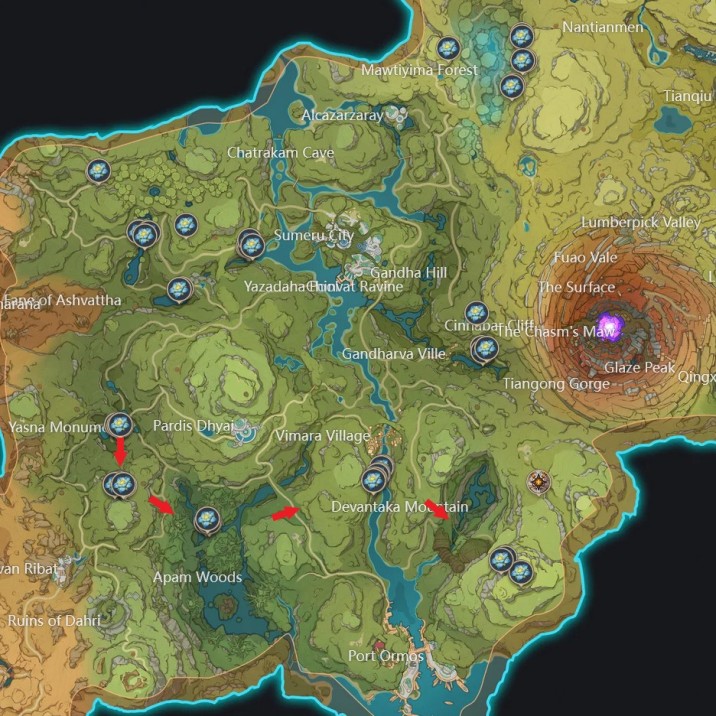Select the flower marker above Mawtiyima Forest

click(448, 47)
